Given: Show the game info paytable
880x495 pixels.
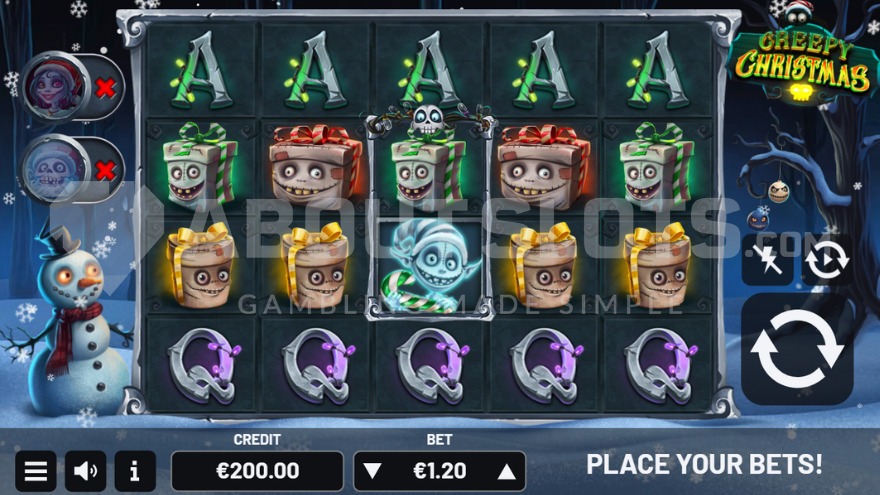Looking at the screenshot, I should [x=135, y=471].
